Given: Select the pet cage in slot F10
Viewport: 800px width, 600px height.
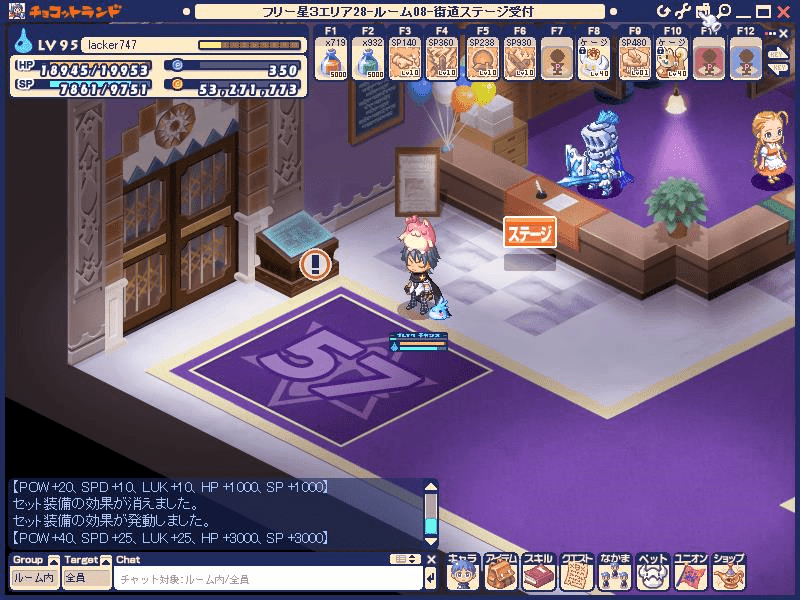Looking at the screenshot, I should coord(673,61).
